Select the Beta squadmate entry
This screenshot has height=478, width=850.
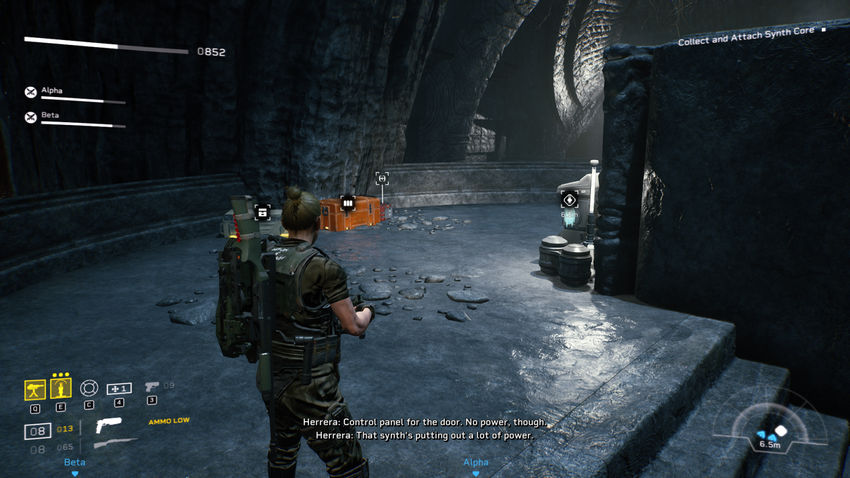tap(50, 116)
